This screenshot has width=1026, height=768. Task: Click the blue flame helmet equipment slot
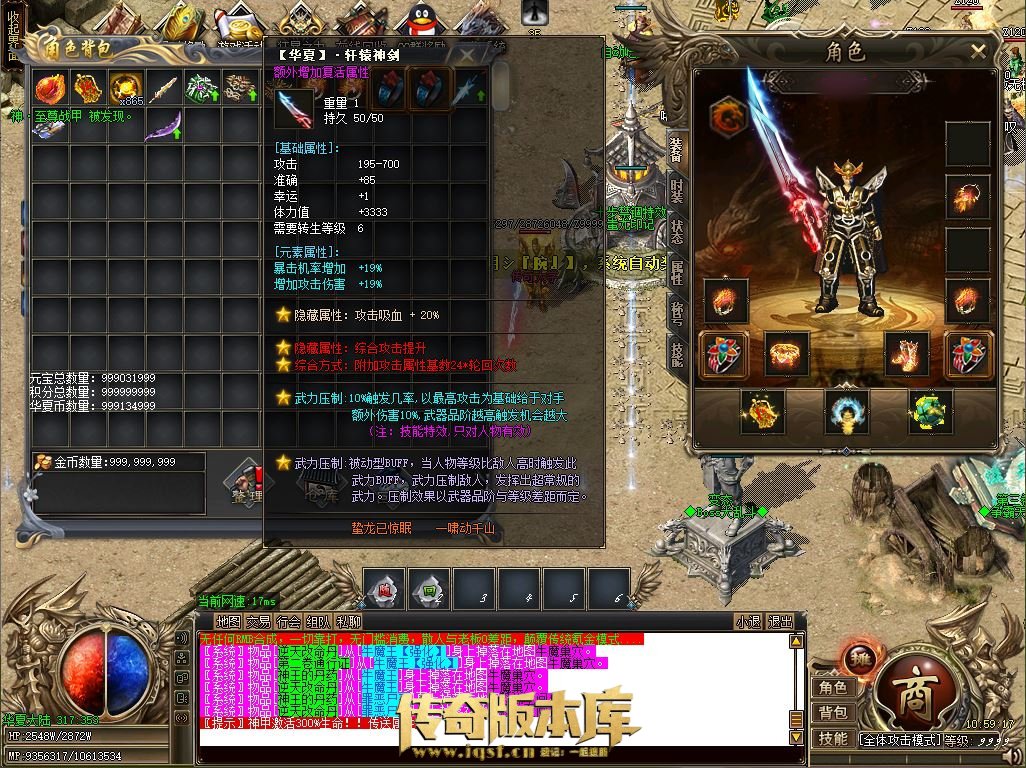tap(846, 412)
